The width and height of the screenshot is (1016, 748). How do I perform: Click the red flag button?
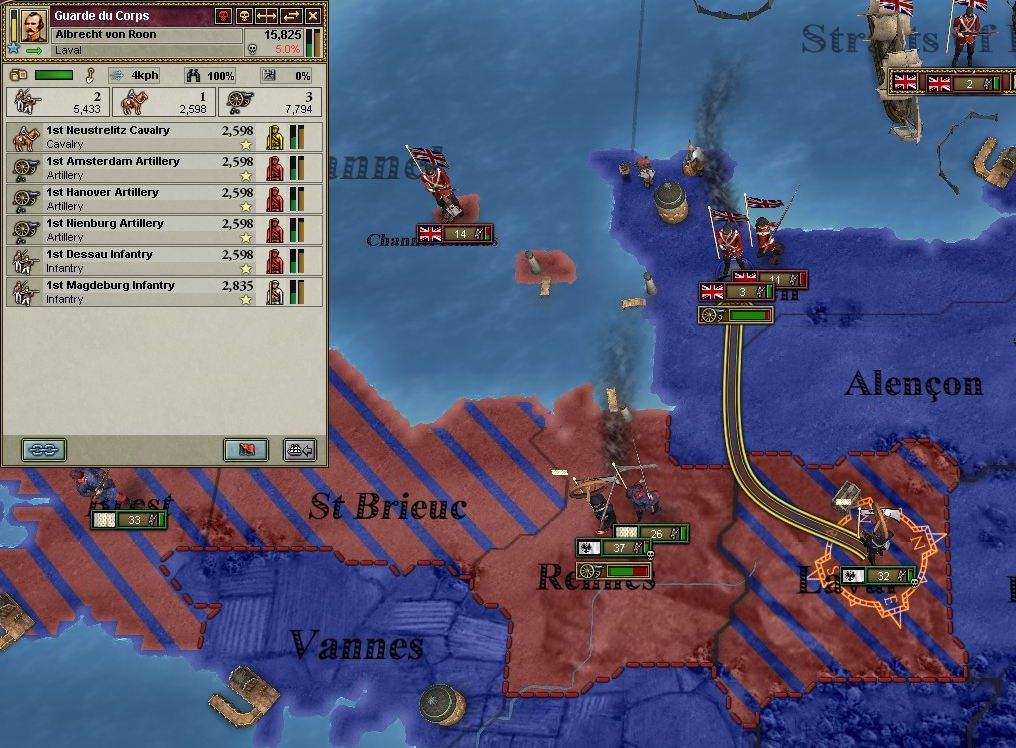[x=245, y=449]
